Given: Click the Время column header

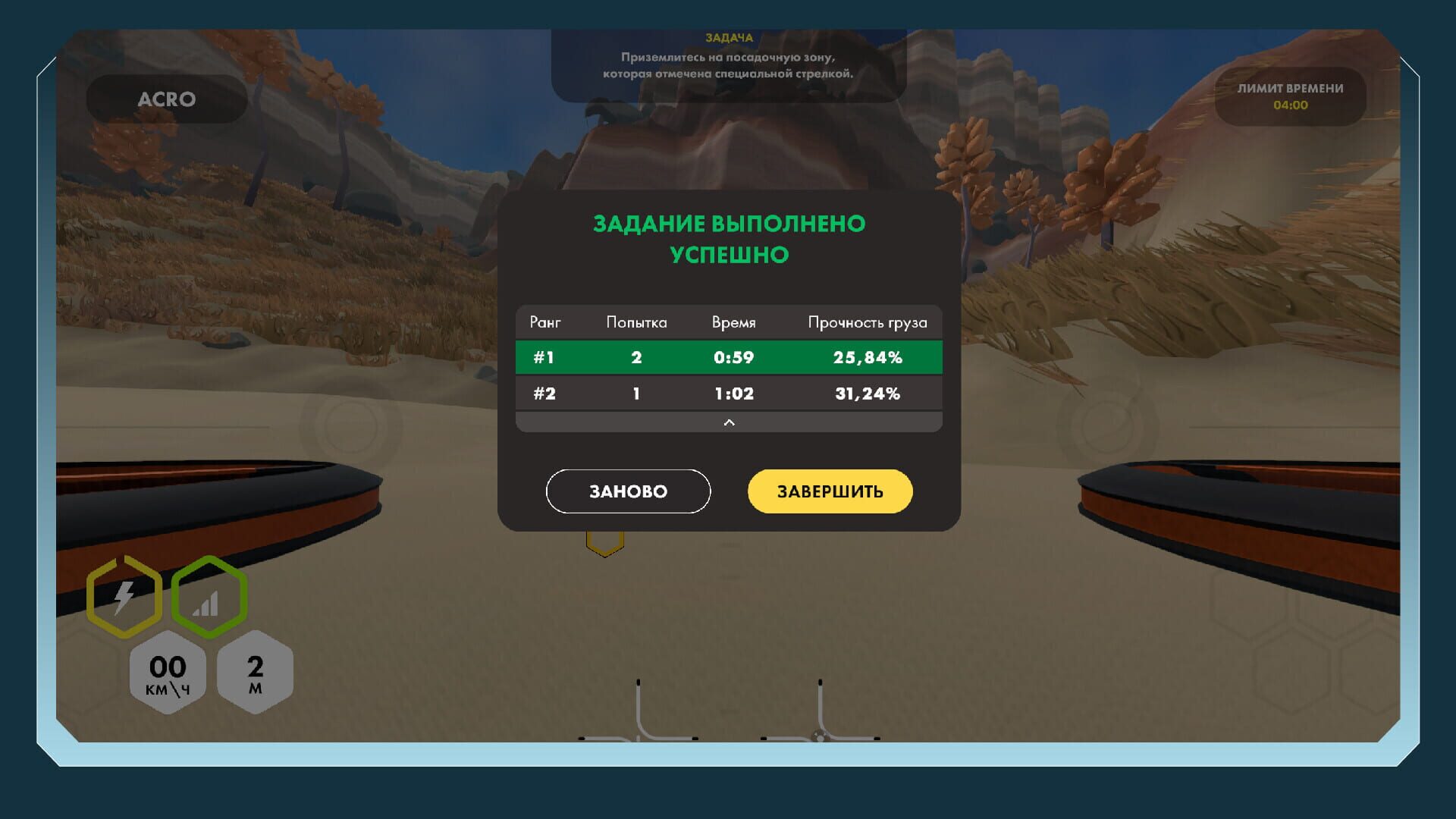Looking at the screenshot, I should 733,322.
